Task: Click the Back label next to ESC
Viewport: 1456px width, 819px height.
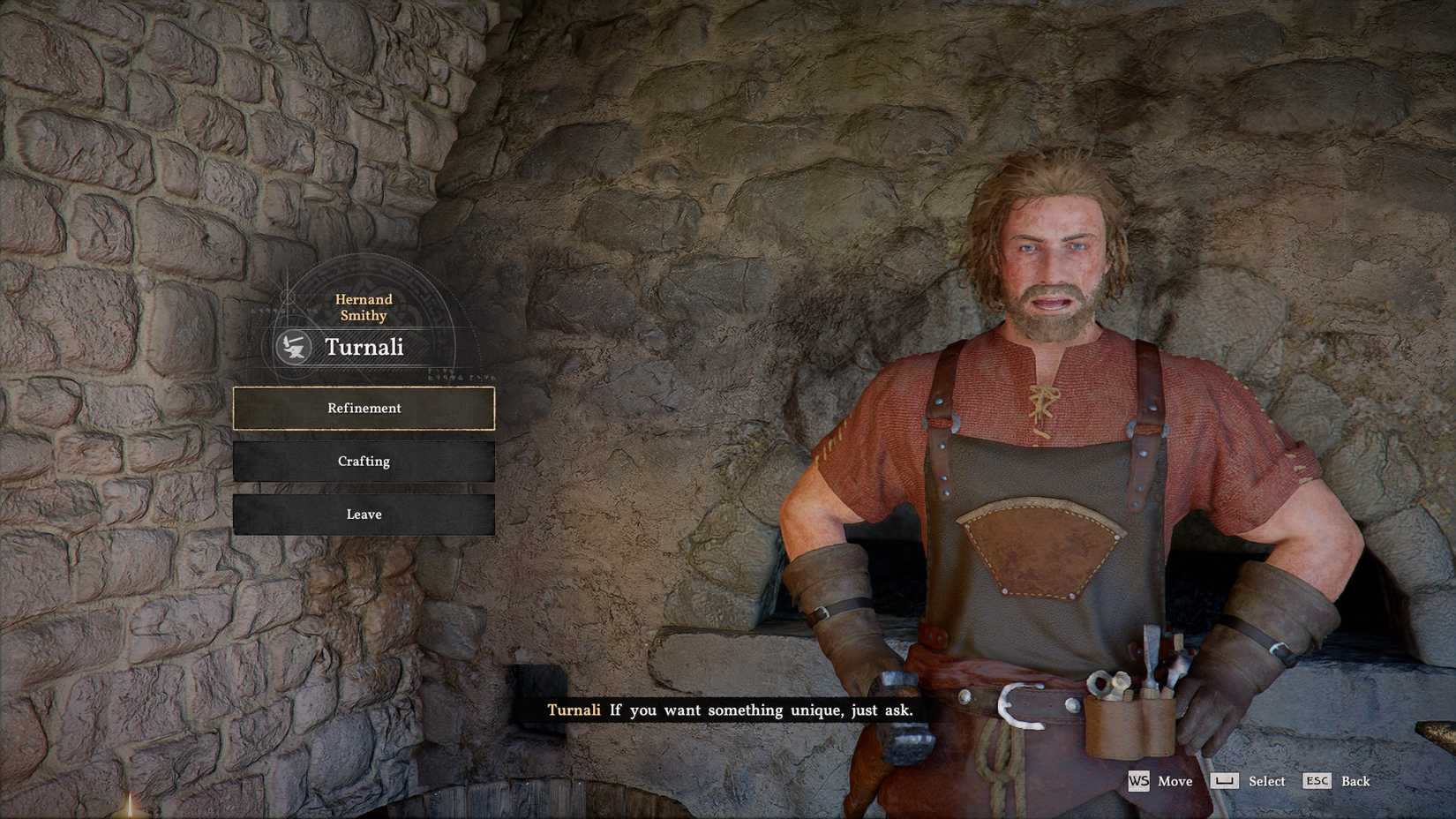Action: click(x=1356, y=782)
